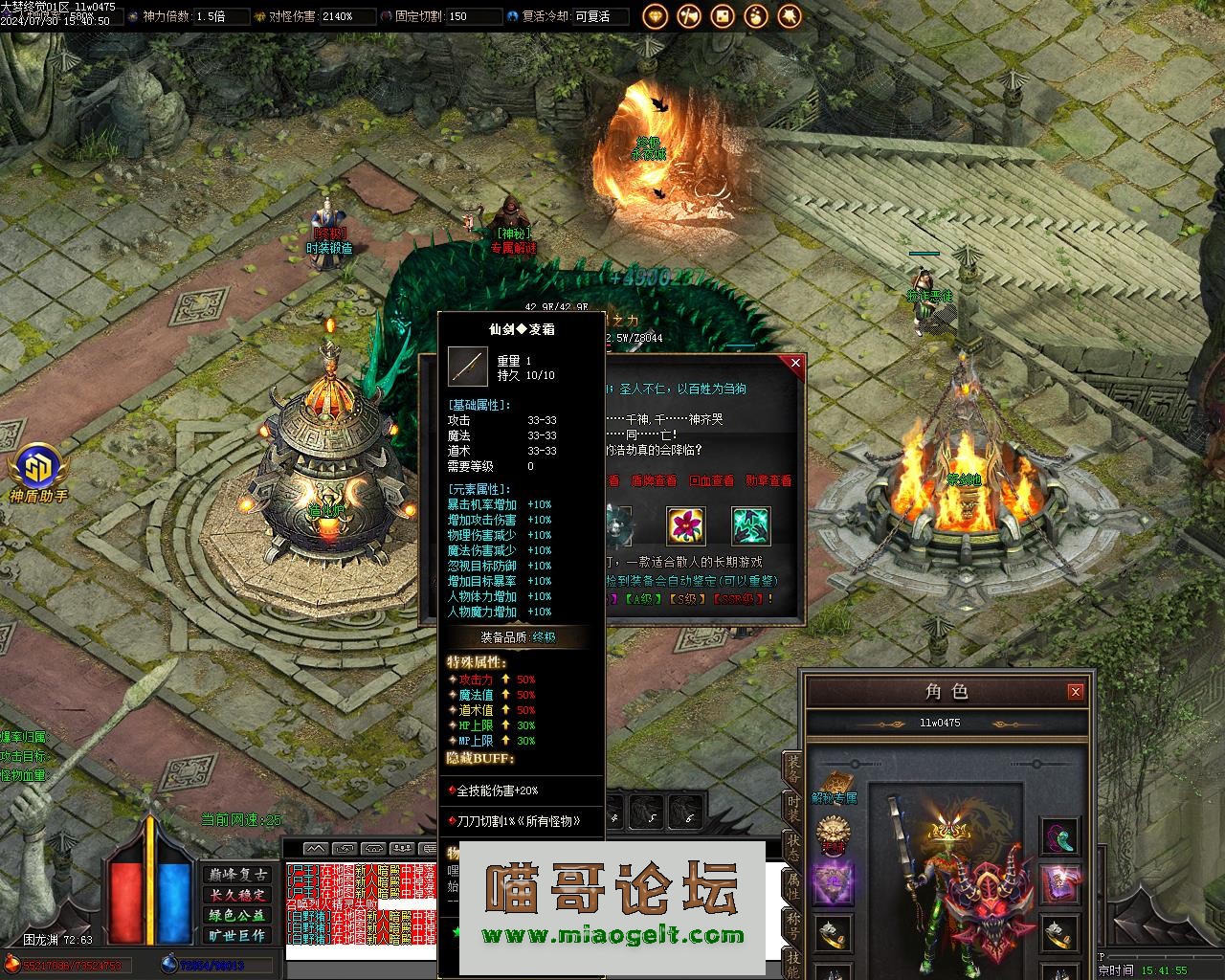The image size is (1225, 980).
Task: Click the diamond icon in the top bar
Action: [x=656, y=16]
